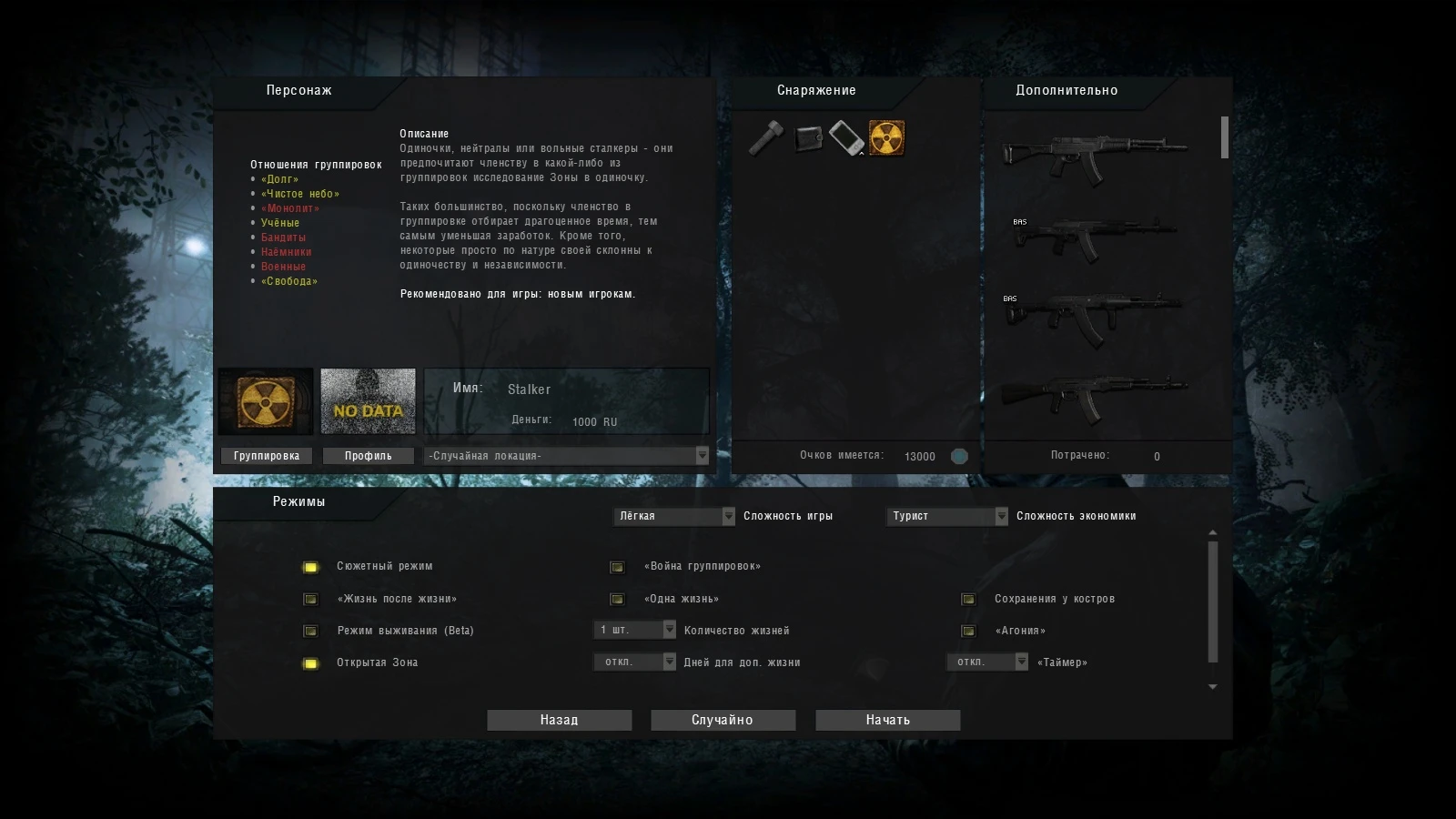1456x819 pixels.
Task: Click the wallet icon in the equipment slots
Action: (x=806, y=137)
